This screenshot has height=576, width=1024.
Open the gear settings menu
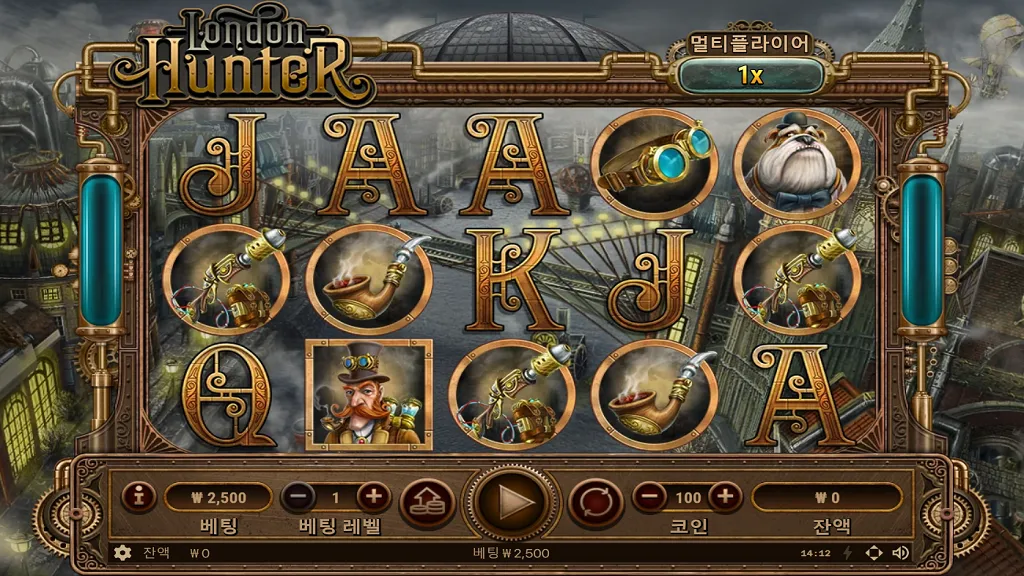[x=123, y=552]
